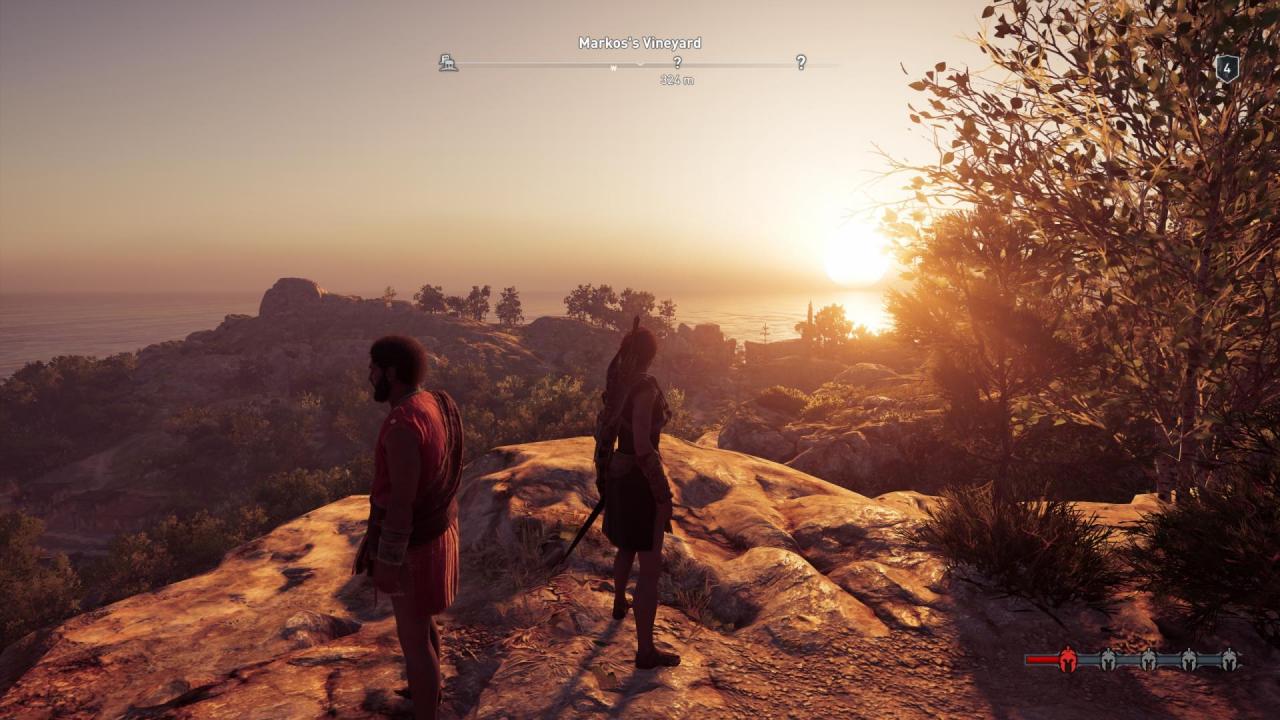
Task: Click the Markos's Vineyard objective title
Action: (x=639, y=42)
